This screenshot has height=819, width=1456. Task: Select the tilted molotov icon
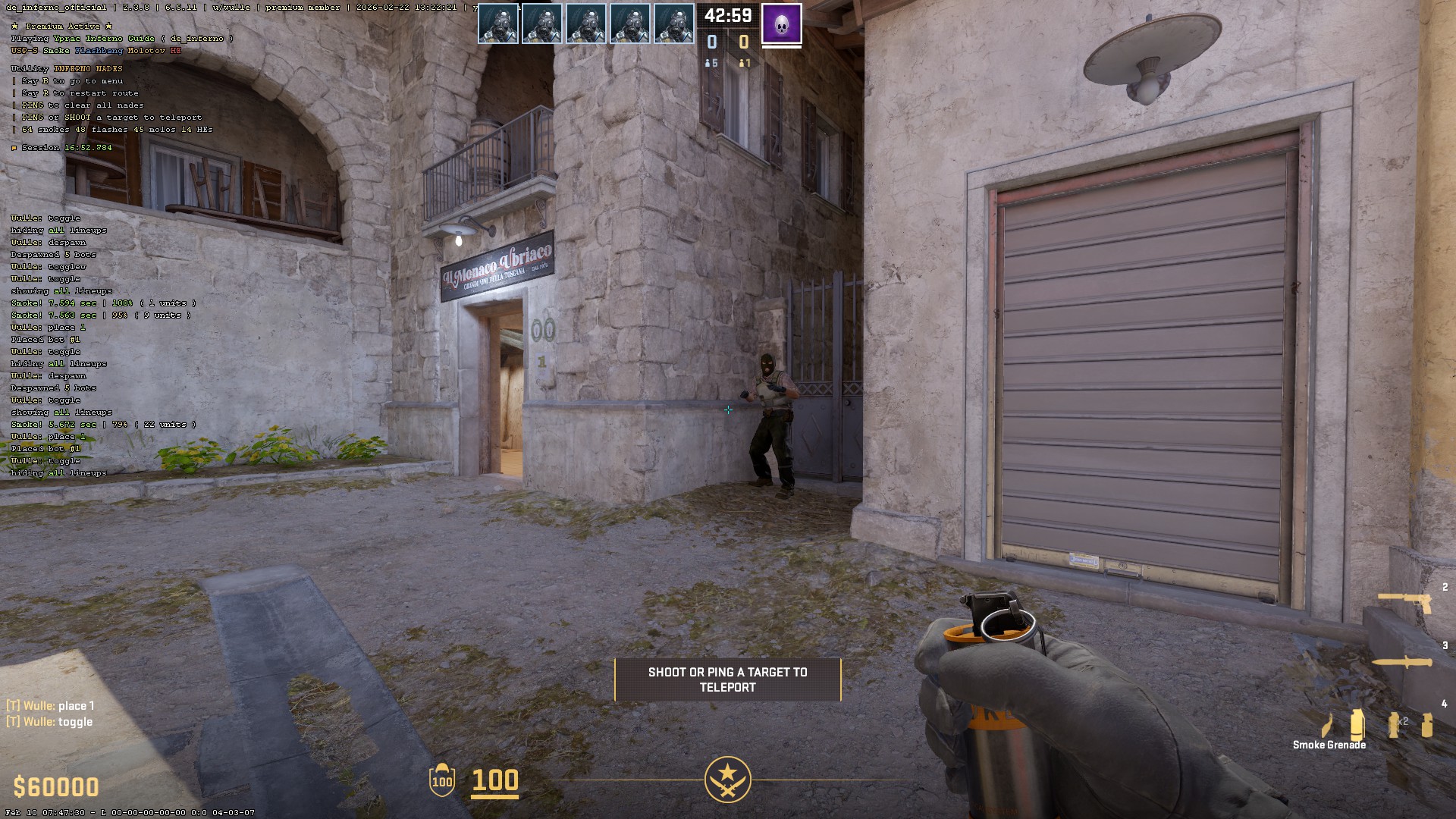pyautogui.click(x=1327, y=725)
